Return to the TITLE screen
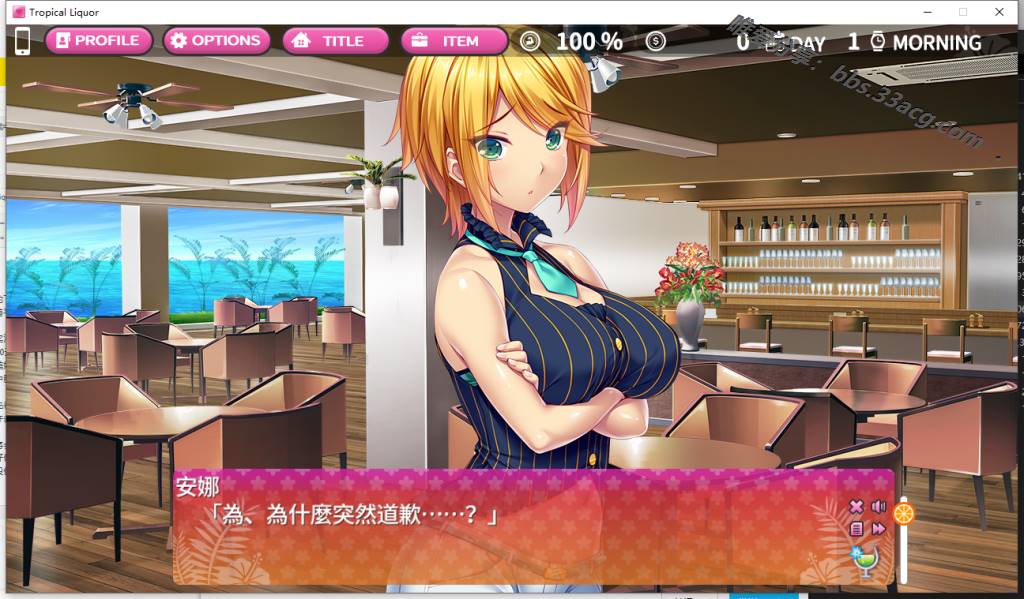The image size is (1024, 599). point(336,41)
